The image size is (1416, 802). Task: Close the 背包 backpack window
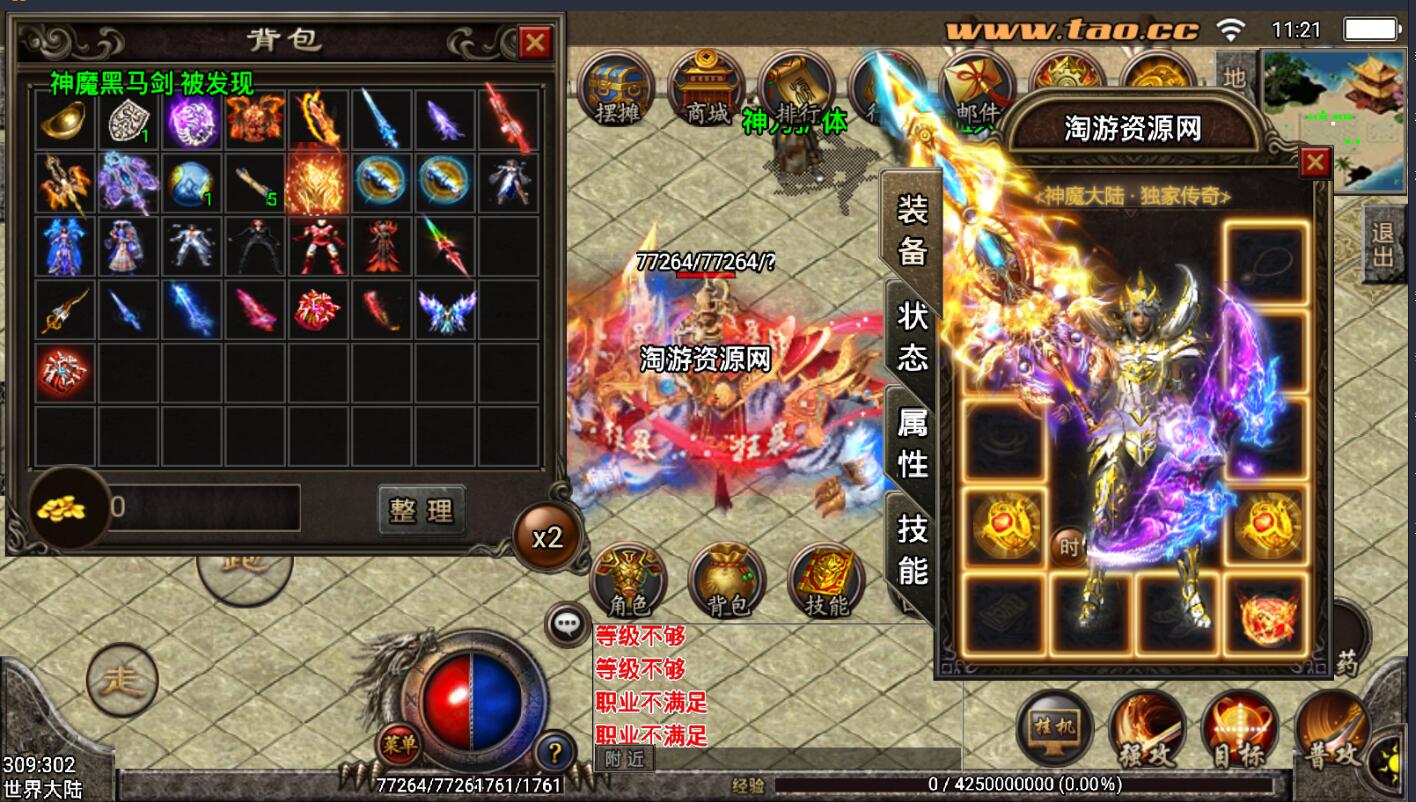(x=535, y=42)
